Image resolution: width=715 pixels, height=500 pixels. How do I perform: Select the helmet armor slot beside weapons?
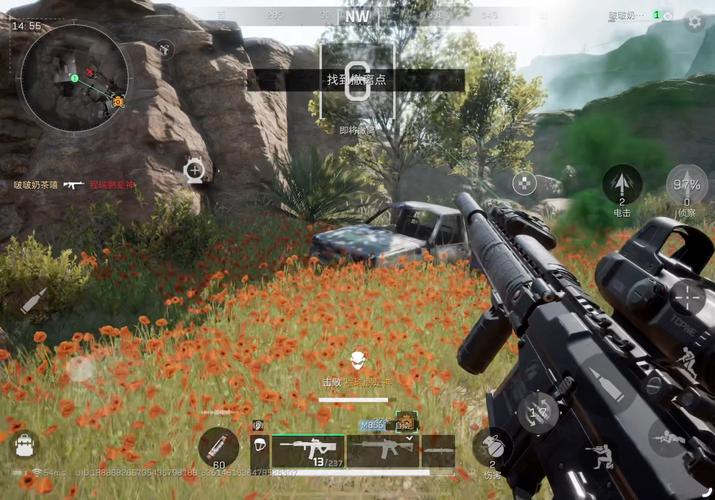tap(258, 448)
